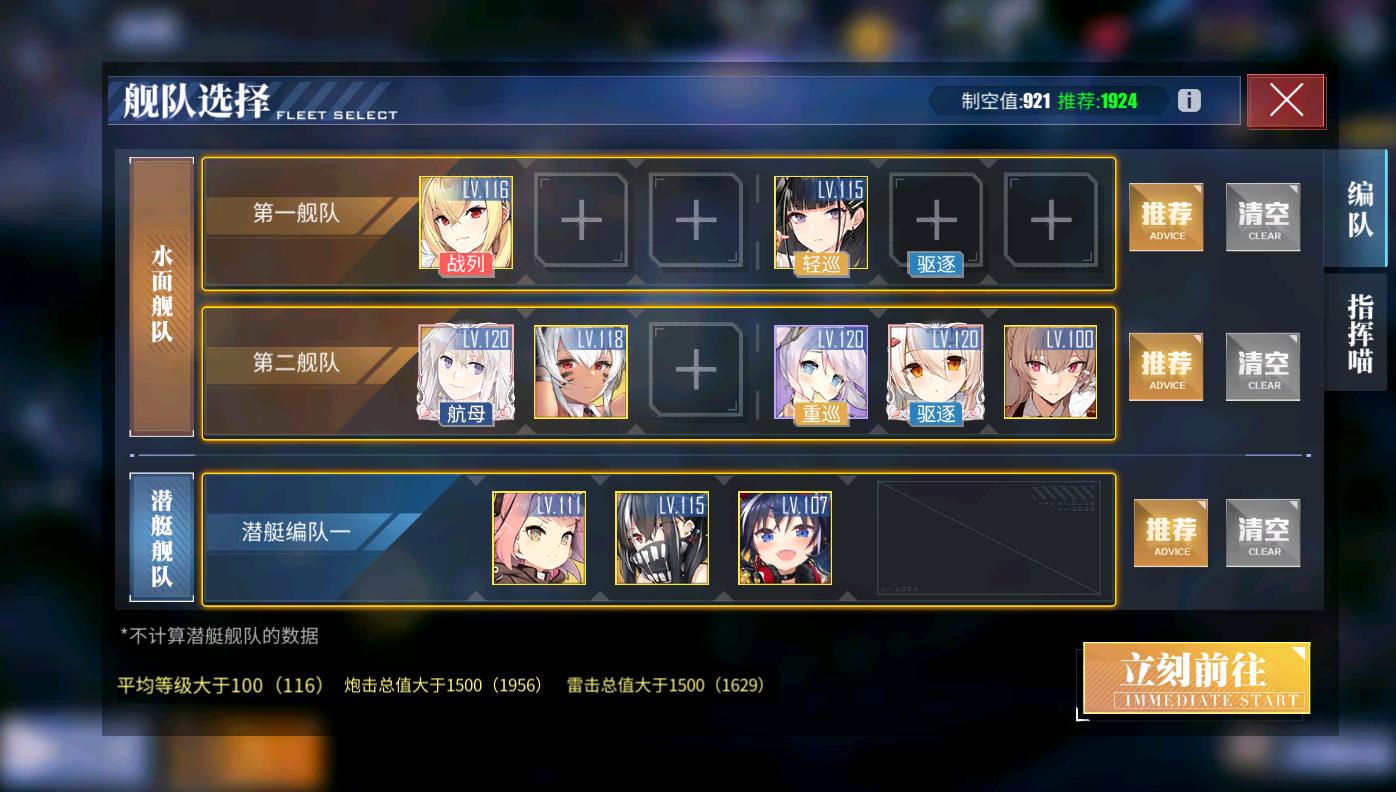This screenshot has width=1396, height=792.
Task: Select the LV.115 light cruiser portrait
Action: pyautogui.click(x=820, y=222)
